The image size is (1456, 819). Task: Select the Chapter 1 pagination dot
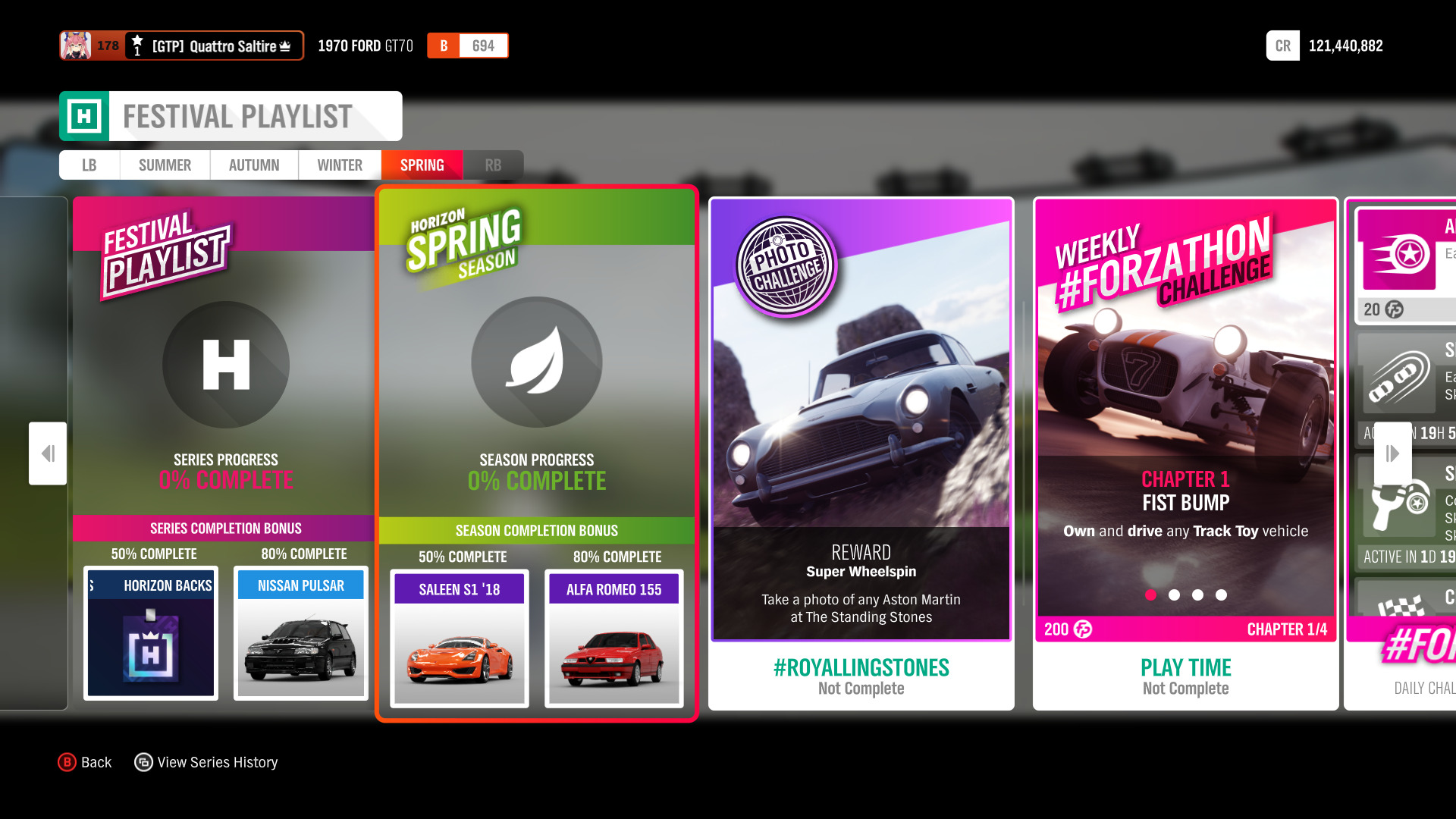(1150, 595)
